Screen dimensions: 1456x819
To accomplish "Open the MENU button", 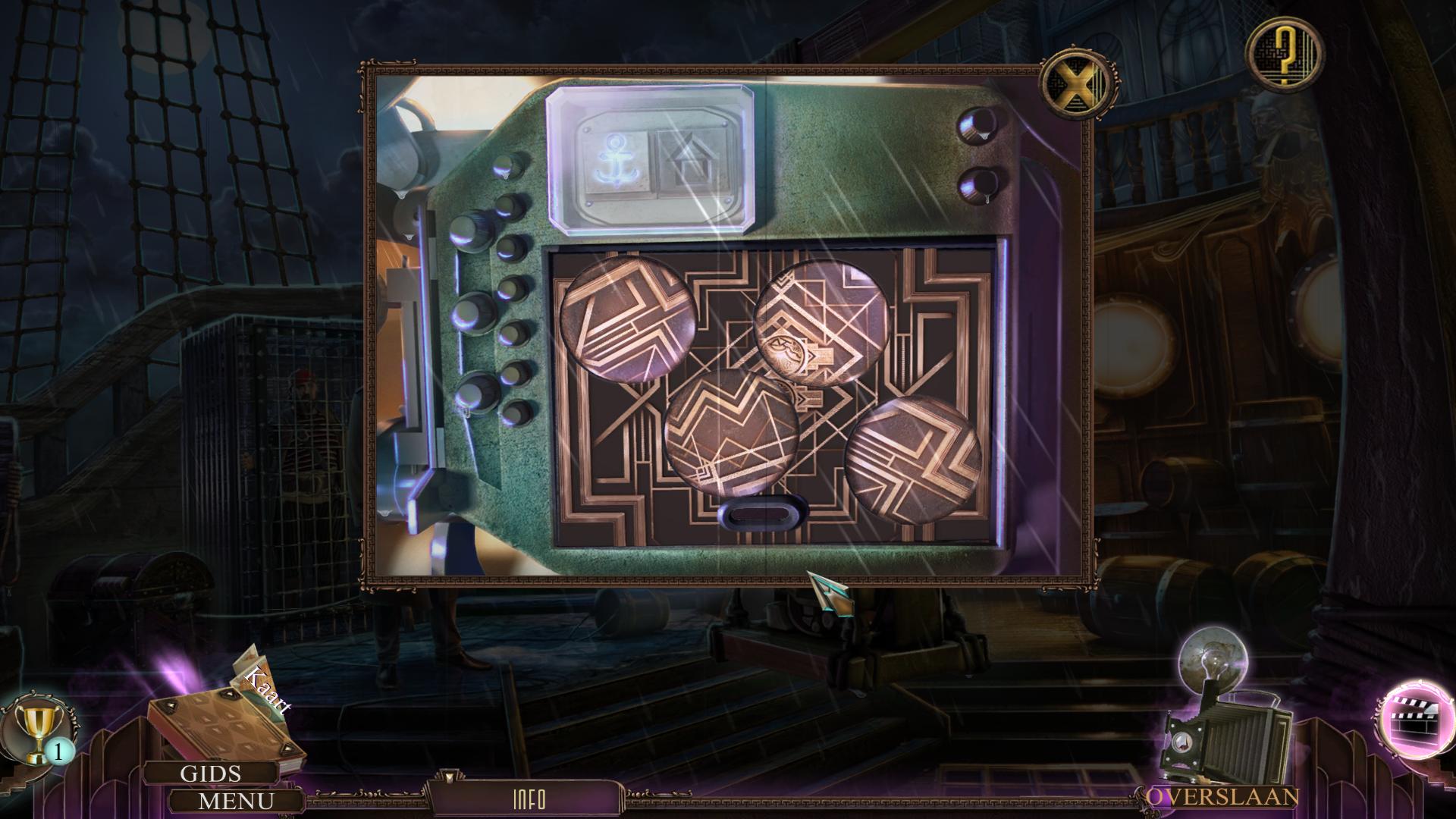I will click(236, 801).
